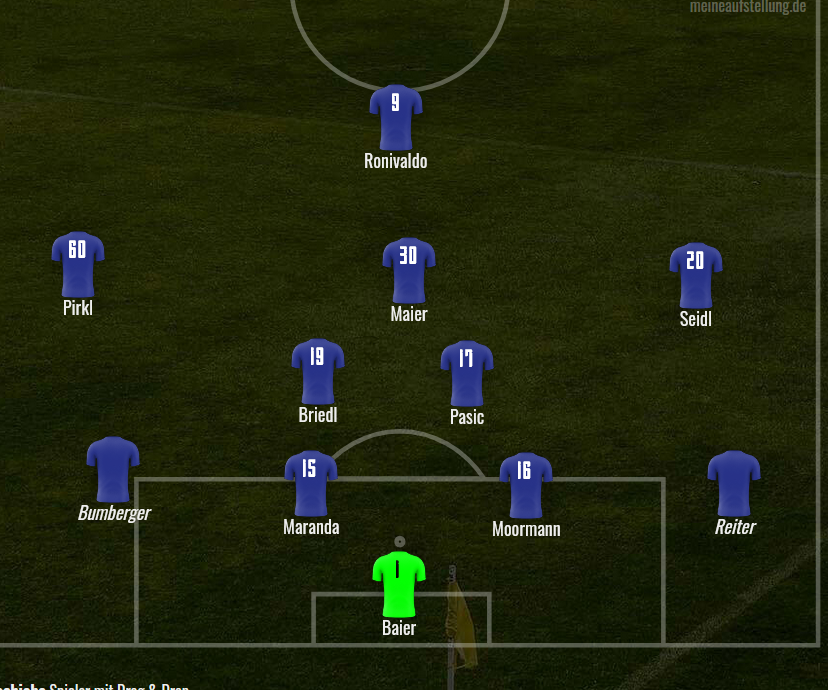Image resolution: width=828 pixels, height=690 pixels.
Task: Click Briedl's number 19 jersey
Action: [x=318, y=370]
